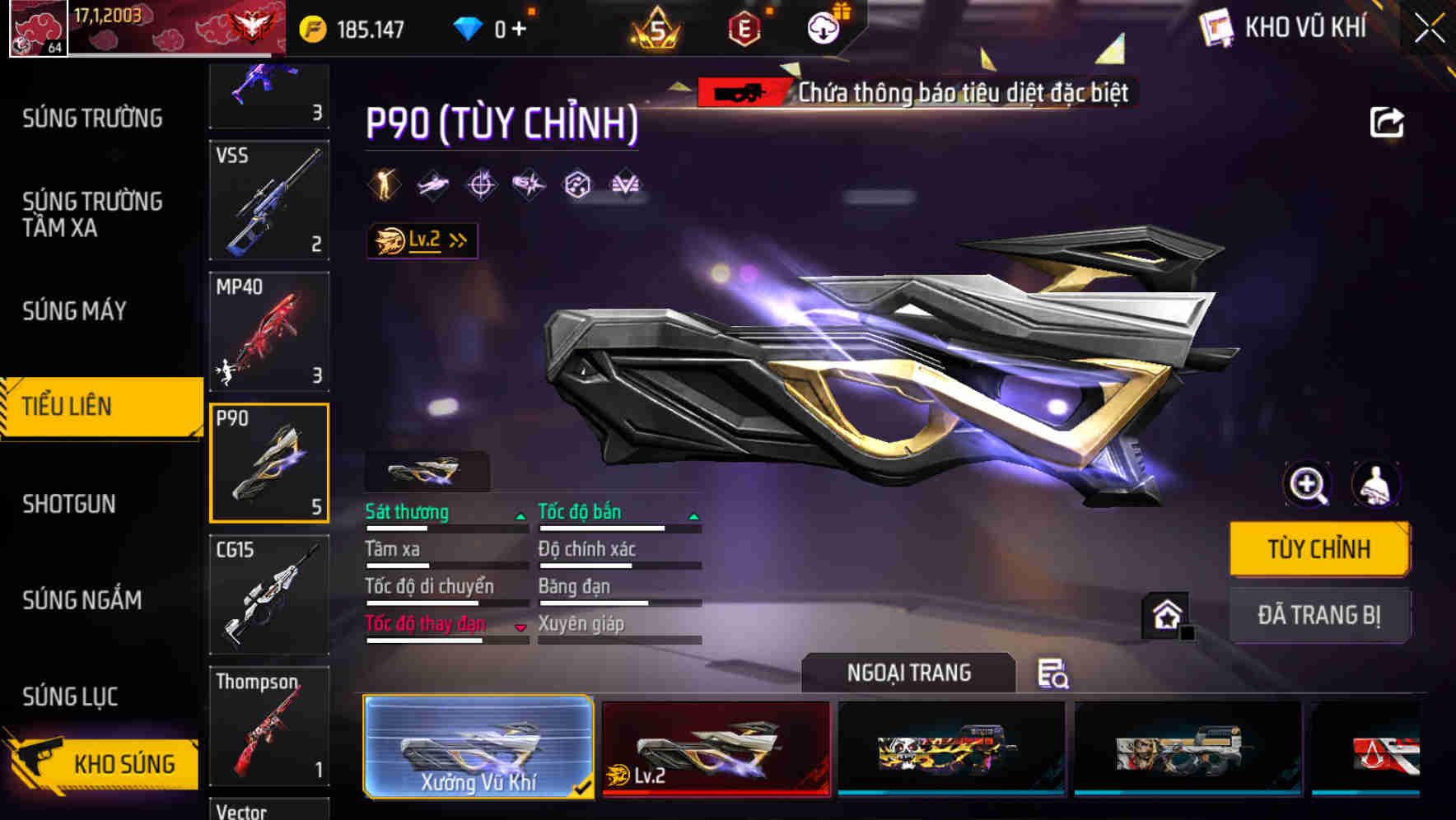This screenshot has width=1456, height=820.
Task: Select the VSS sniper rifle thumbnail
Action: (x=269, y=200)
